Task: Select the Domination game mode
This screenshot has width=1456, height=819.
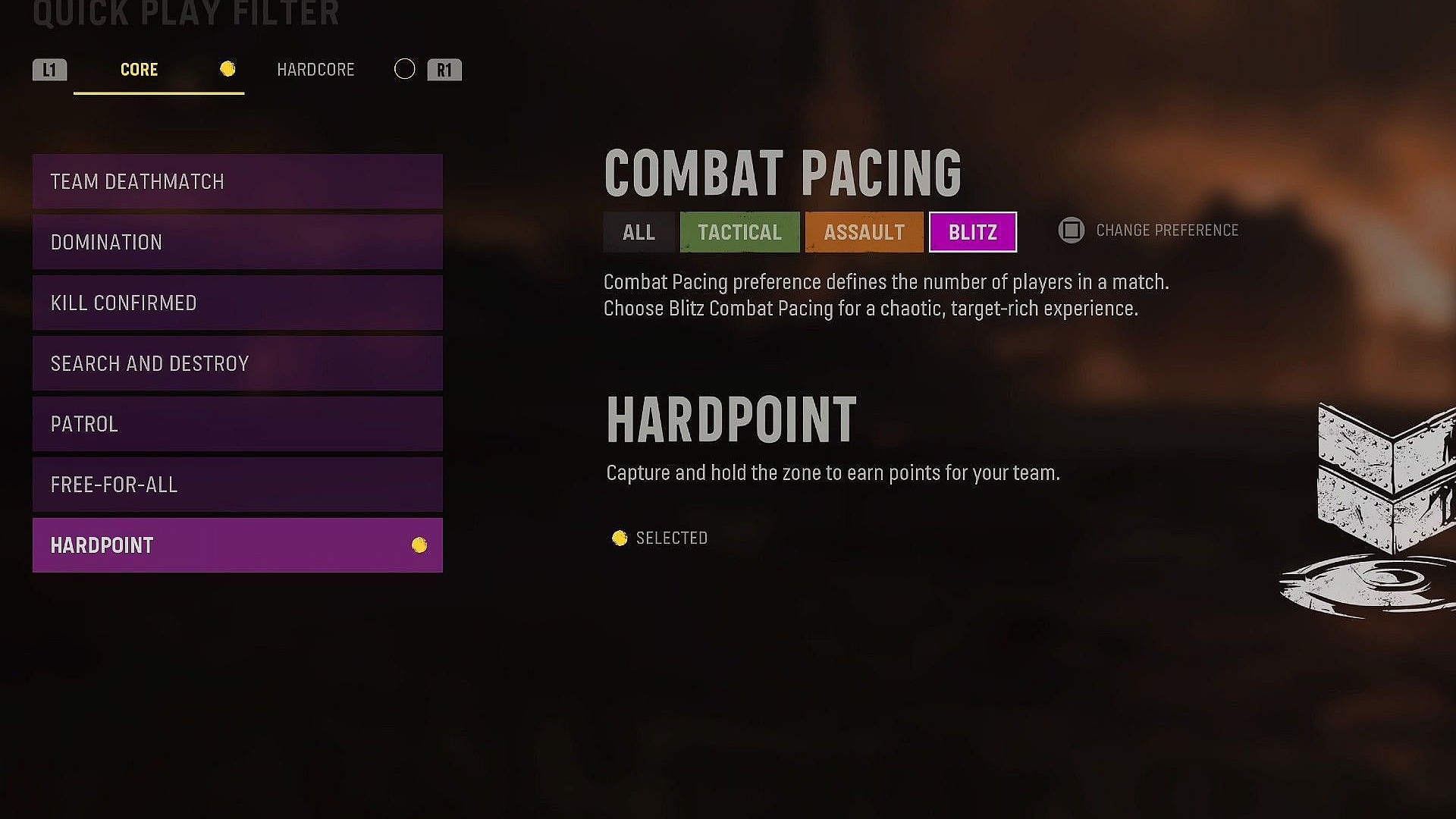Action: 237,243
